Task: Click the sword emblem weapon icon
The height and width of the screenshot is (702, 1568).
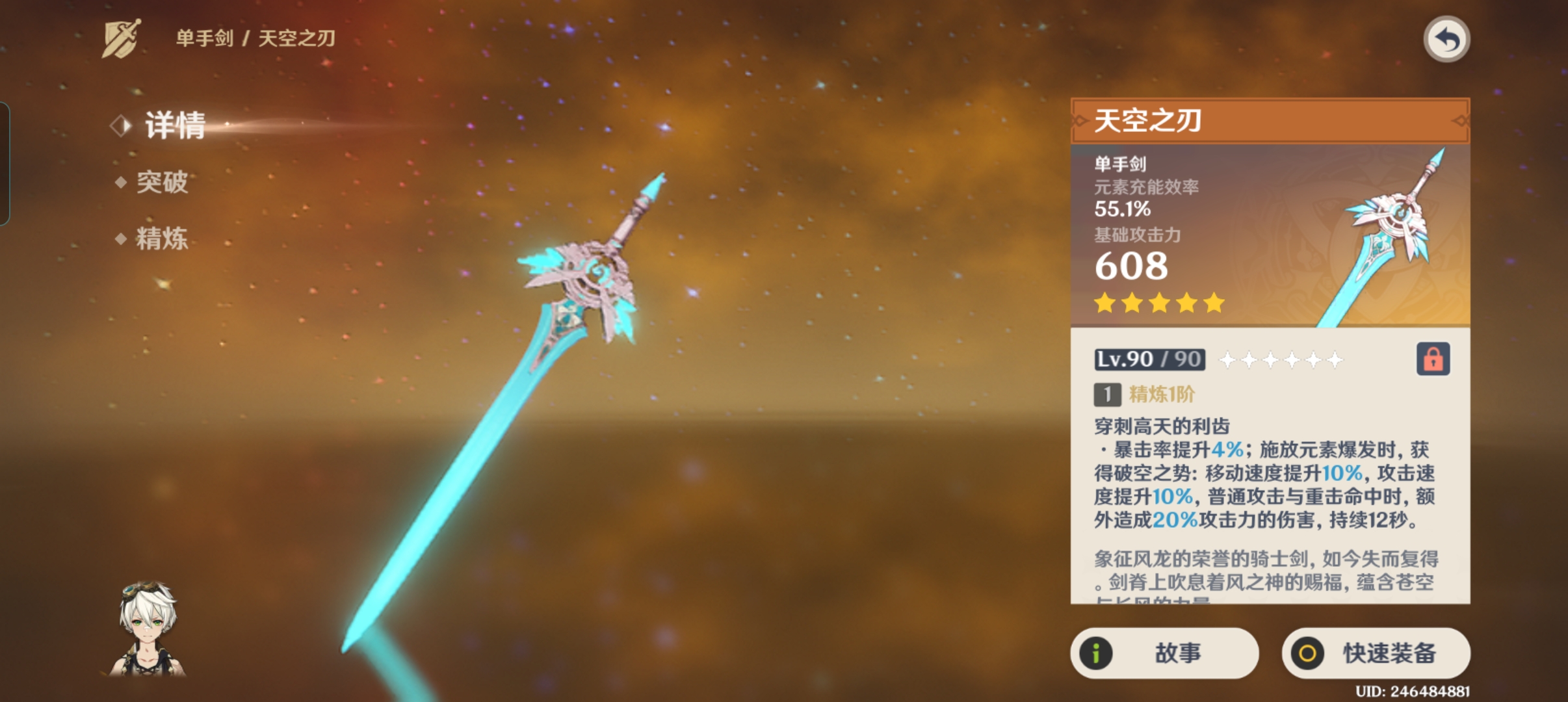Action: click(122, 38)
